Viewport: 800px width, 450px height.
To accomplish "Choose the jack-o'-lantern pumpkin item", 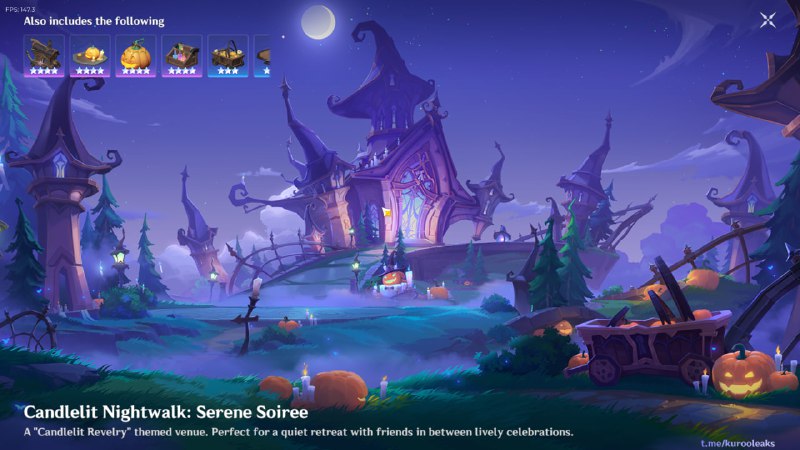I will click(136, 56).
